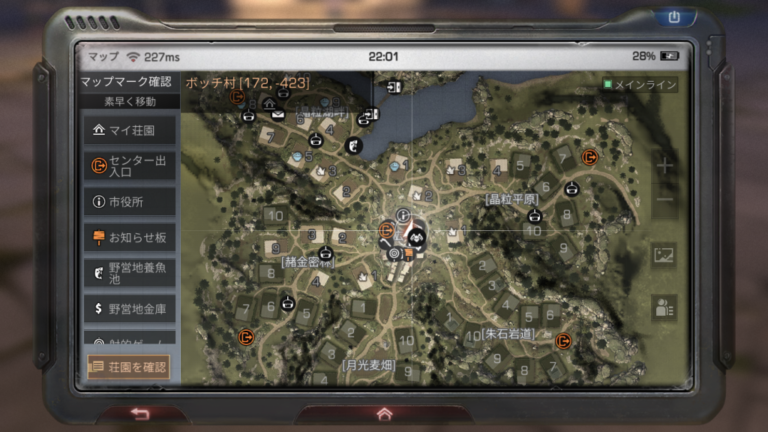The image size is (768, 432).
Task: Open the map image view icon
Action: point(664,255)
